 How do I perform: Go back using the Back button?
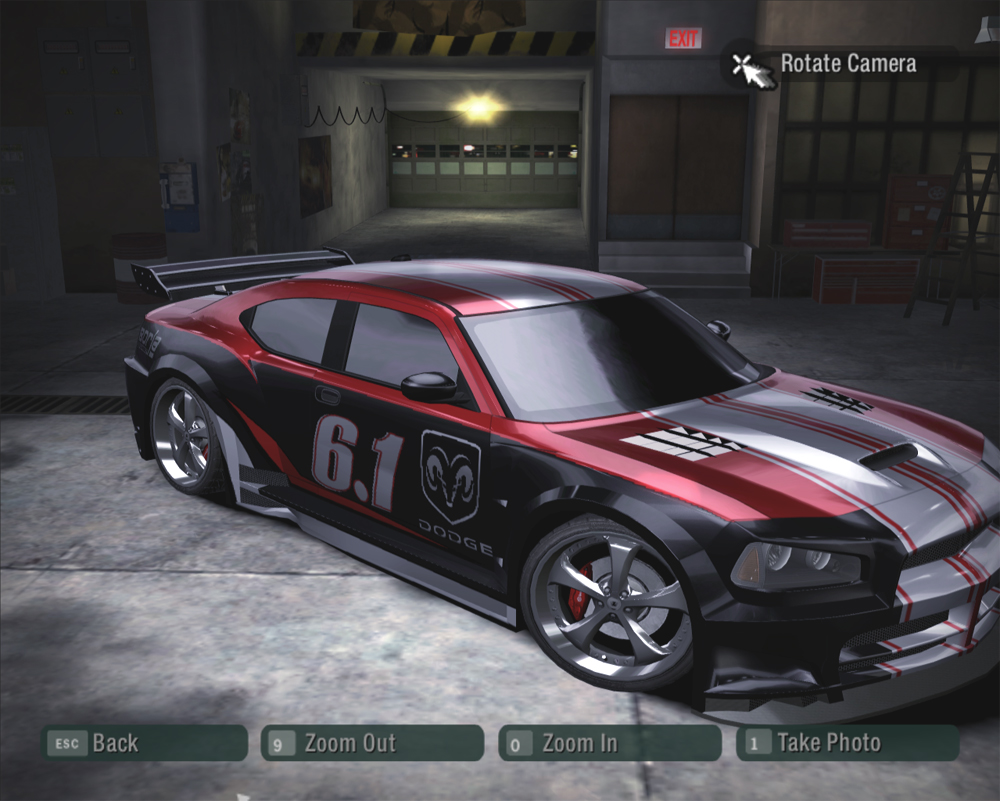tap(144, 743)
